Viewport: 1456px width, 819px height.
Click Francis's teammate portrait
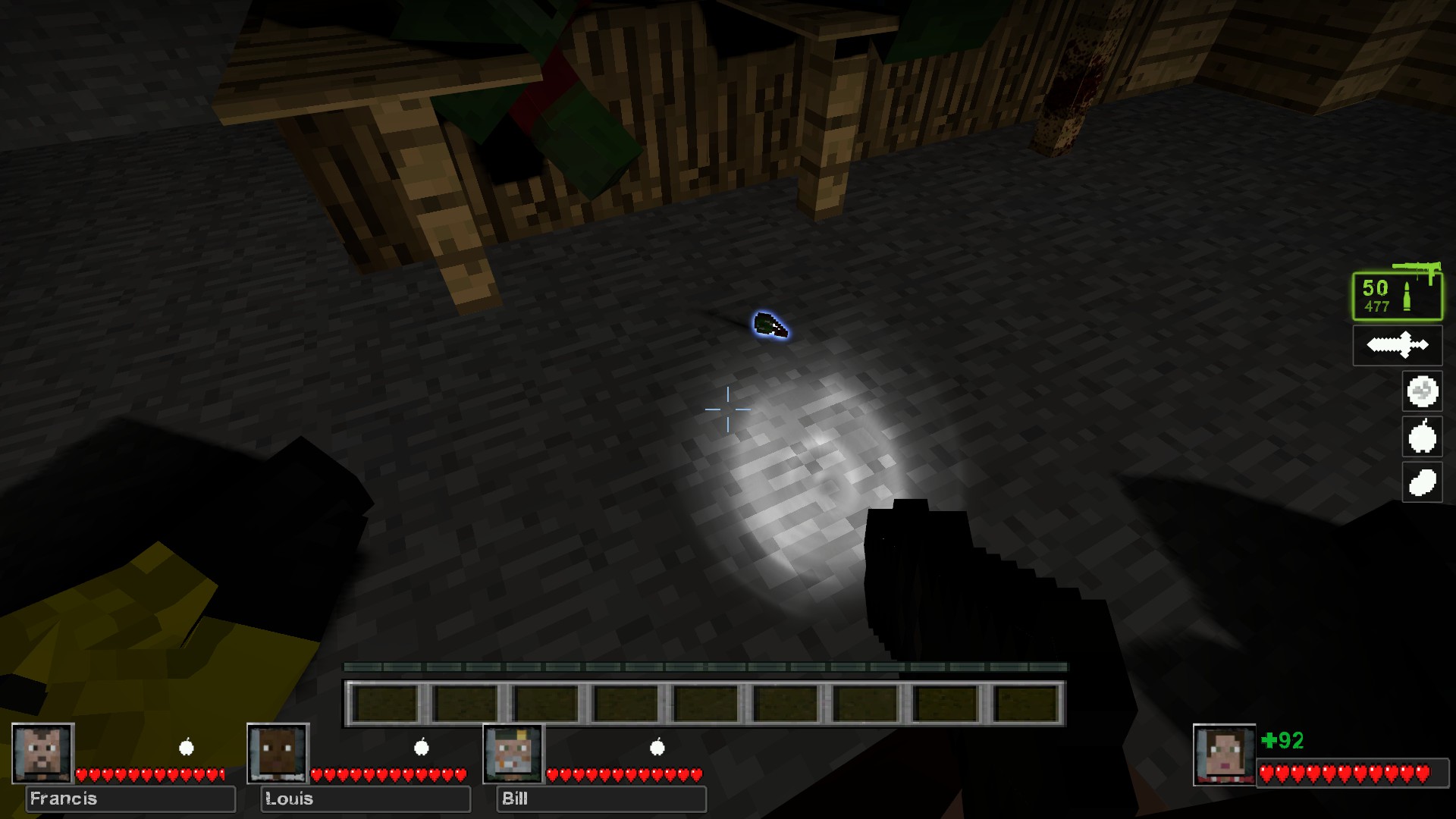click(x=42, y=753)
